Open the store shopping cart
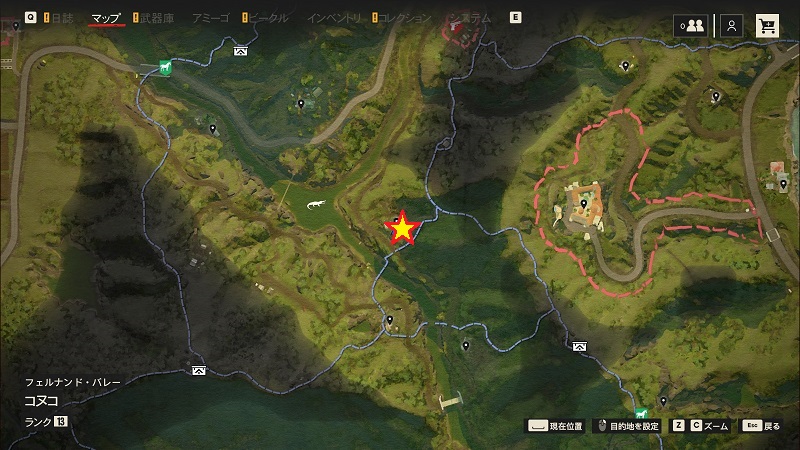Image resolution: width=800 pixels, height=450 pixels. [768, 25]
